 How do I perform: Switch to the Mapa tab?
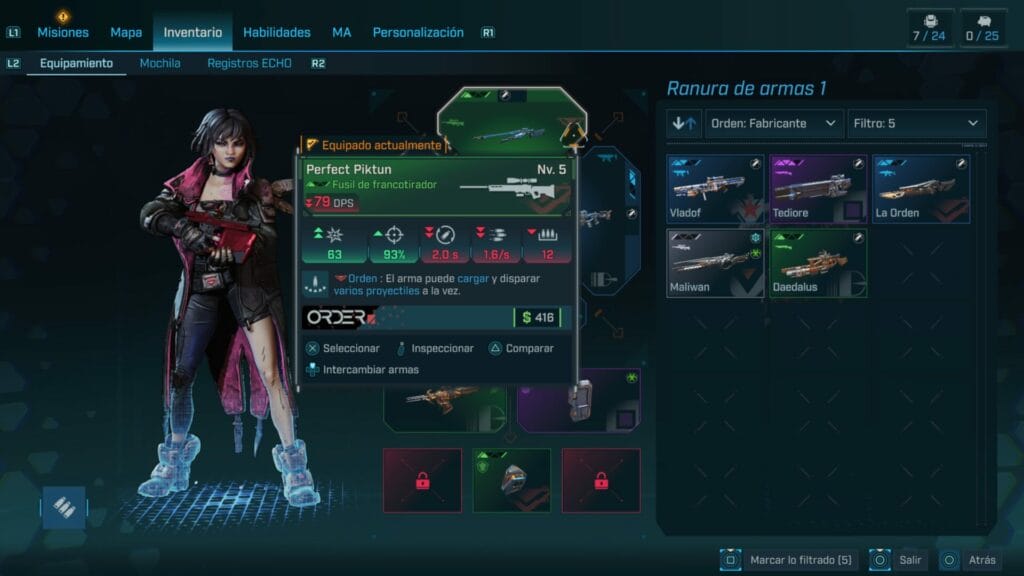(126, 32)
